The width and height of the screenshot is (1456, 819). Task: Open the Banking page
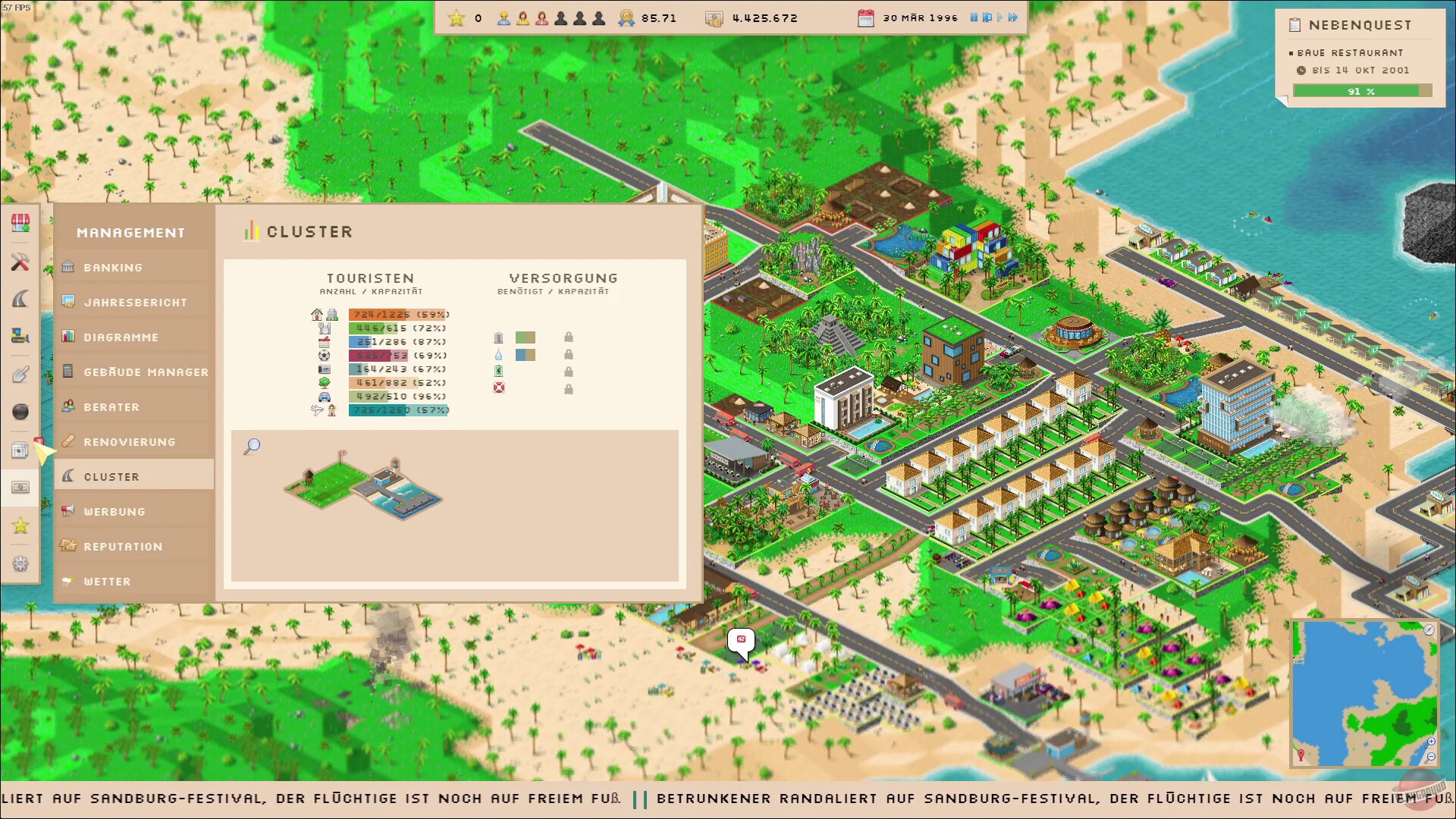pyautogui.click(x=113, y=267)
